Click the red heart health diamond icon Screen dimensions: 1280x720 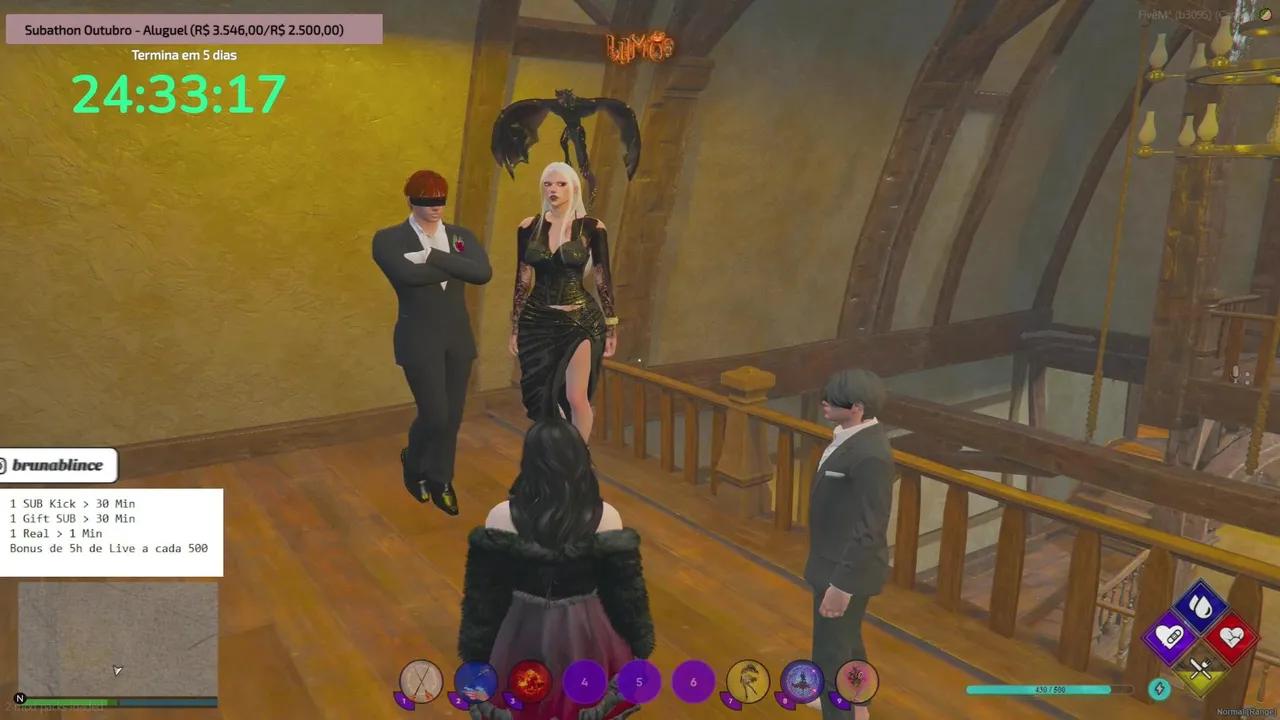click(1232, 637)
